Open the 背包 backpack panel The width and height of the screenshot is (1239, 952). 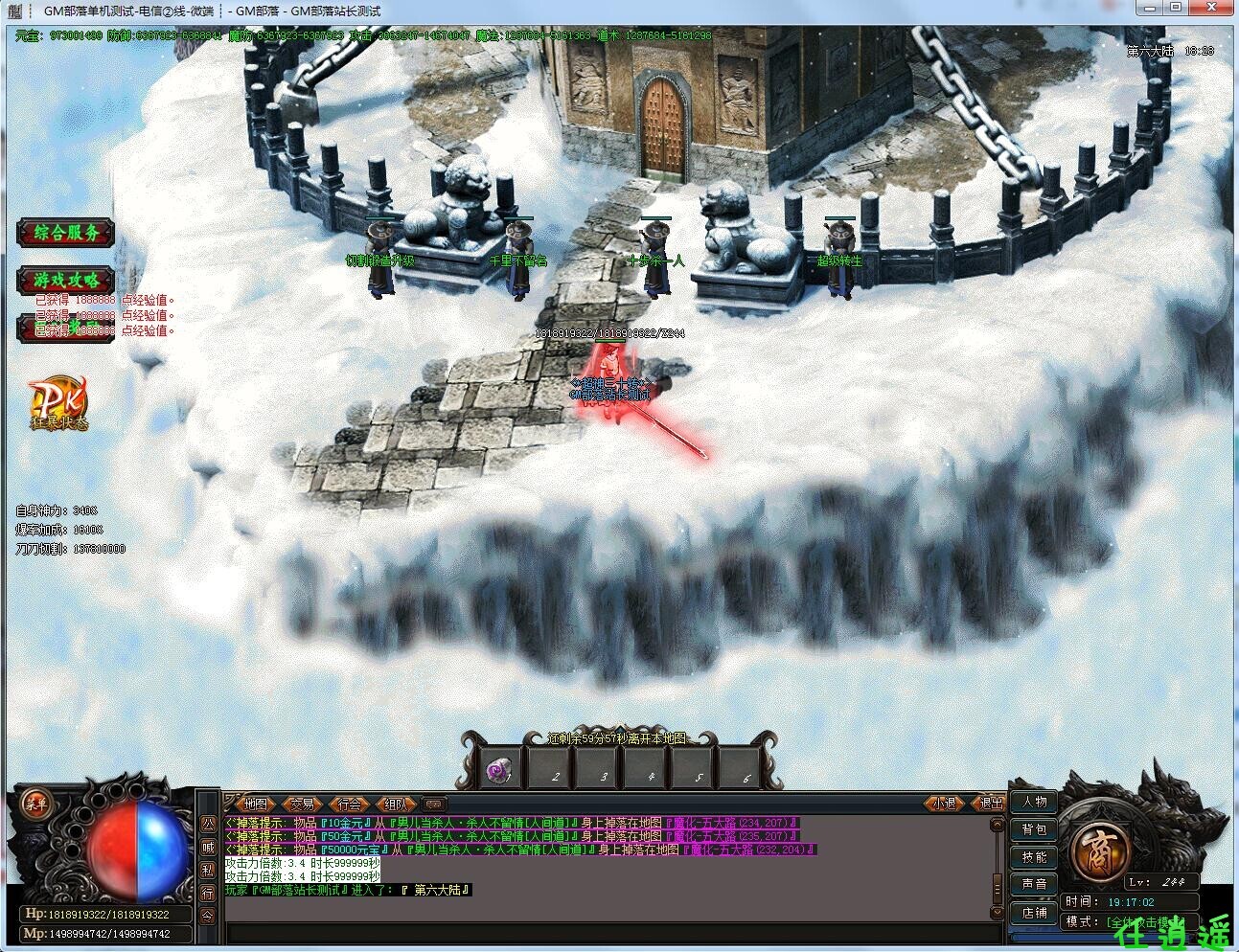(x=1033, y=829)
